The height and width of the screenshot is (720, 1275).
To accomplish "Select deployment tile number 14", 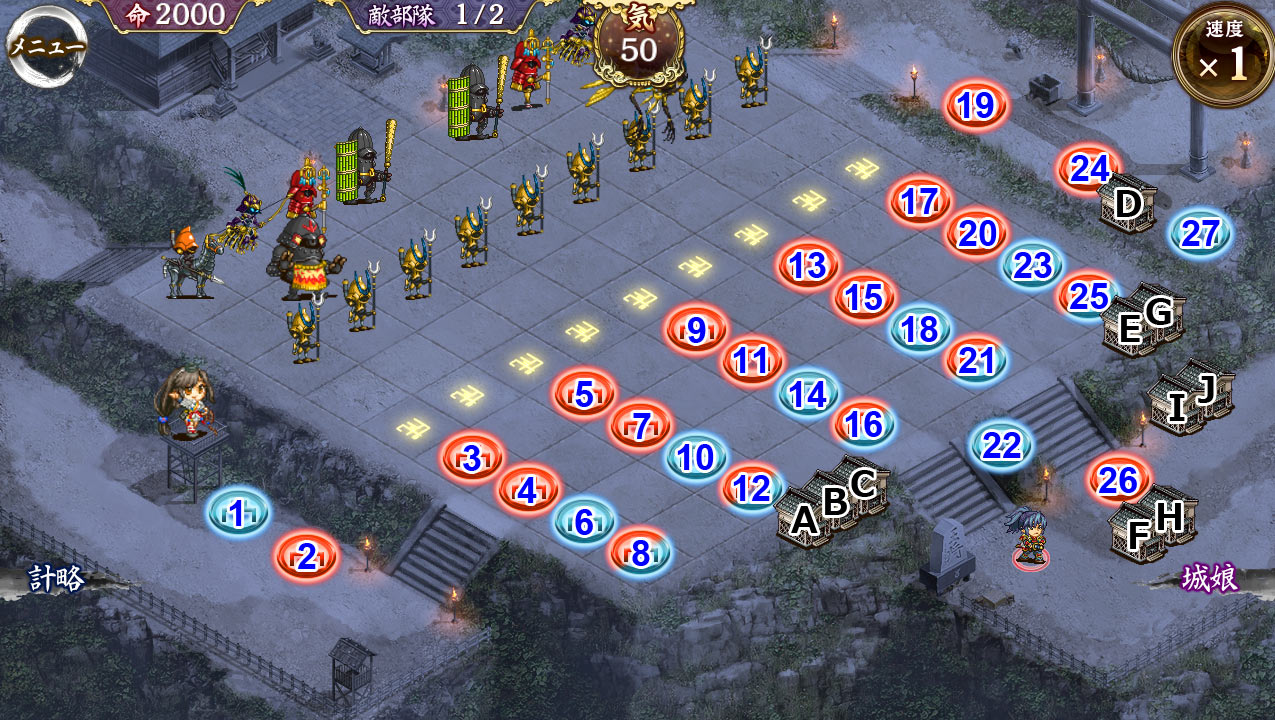I will click(x=808, y=394).
